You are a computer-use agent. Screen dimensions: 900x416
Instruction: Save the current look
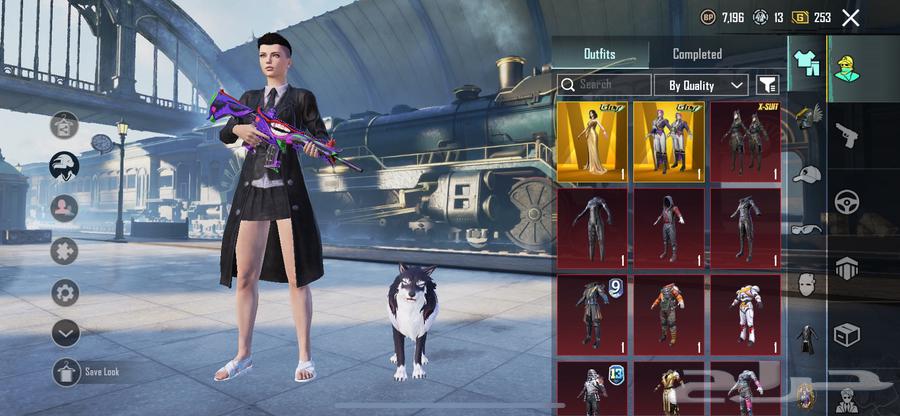pos(66,372)
